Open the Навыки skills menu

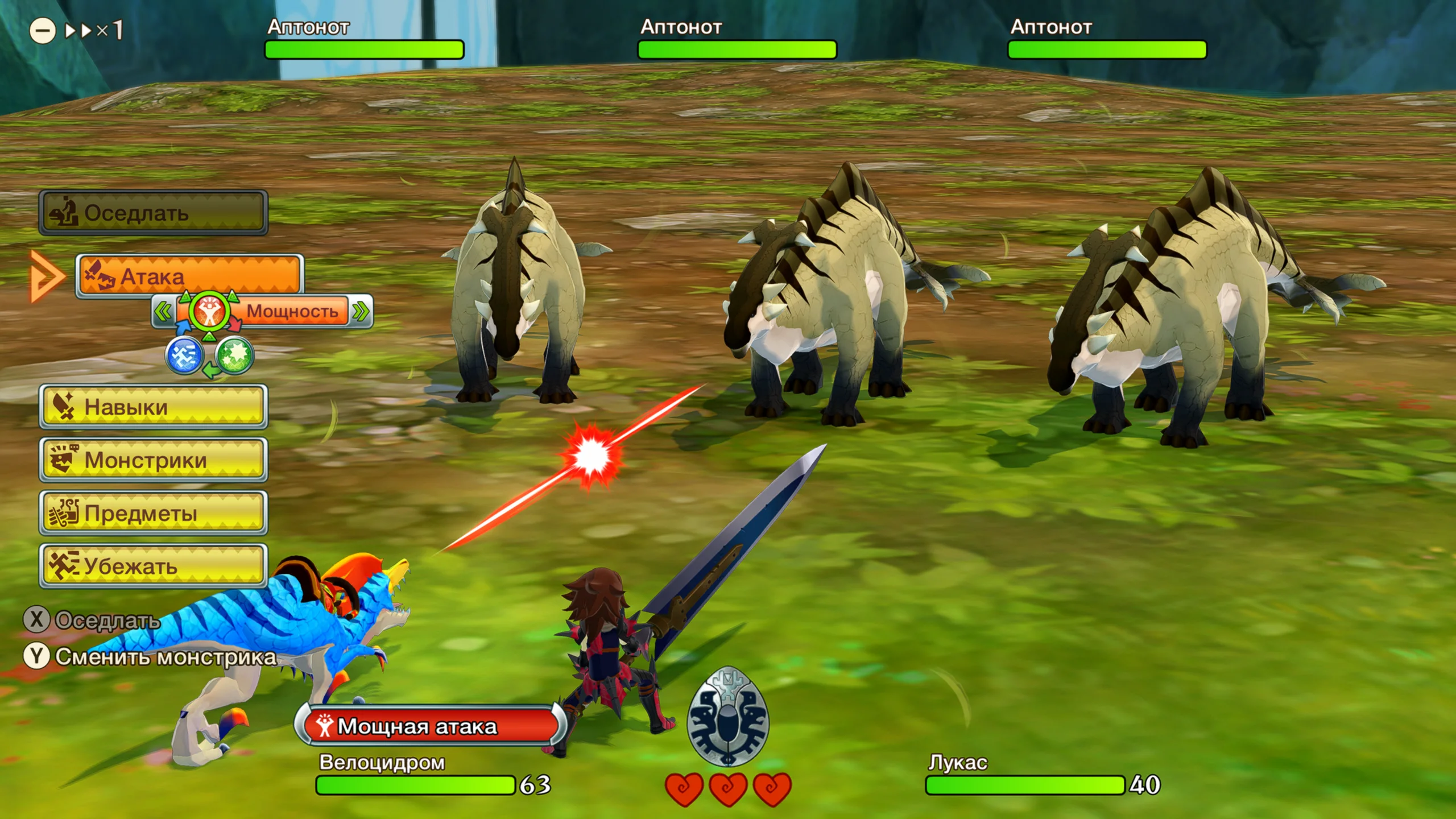point(153,407)
